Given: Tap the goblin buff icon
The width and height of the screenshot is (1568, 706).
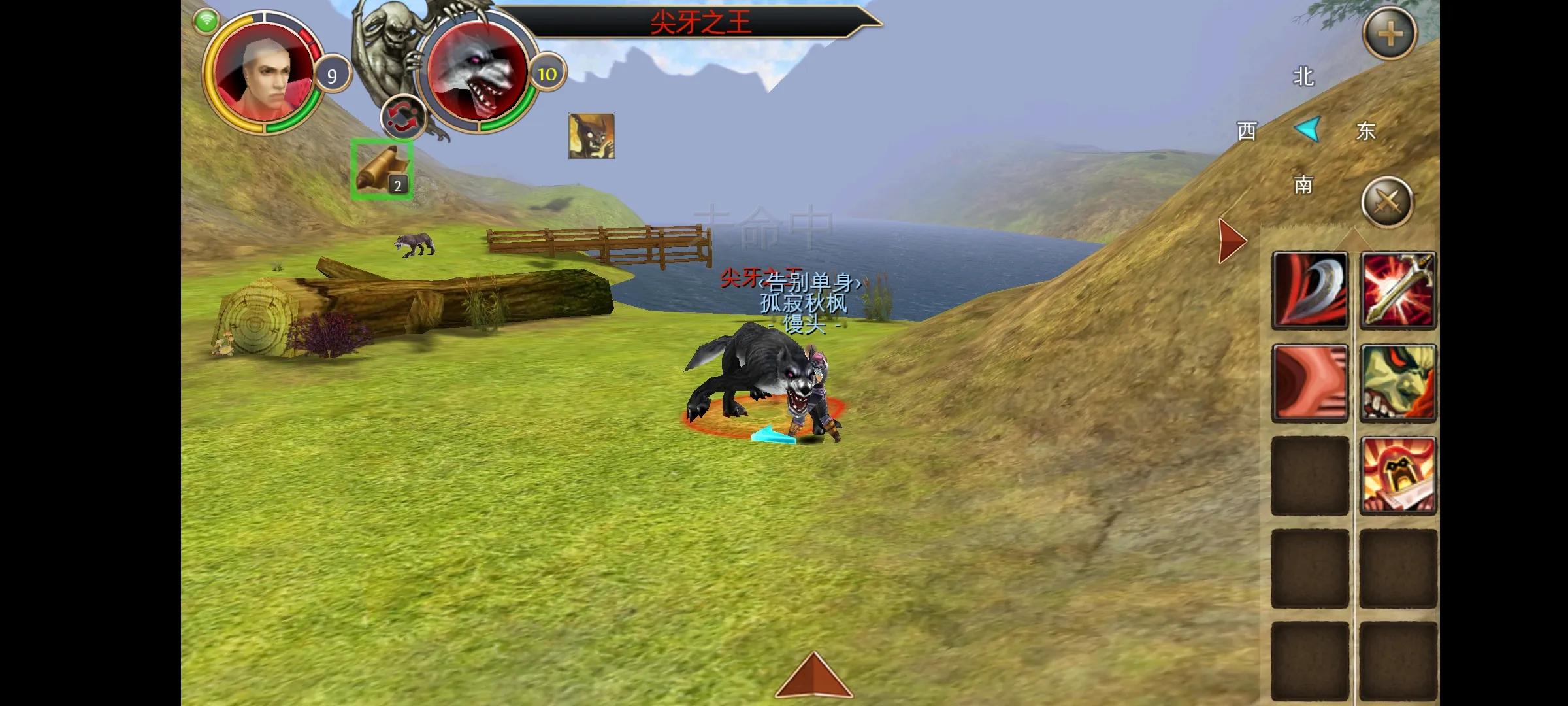Looking at the screenshot, I should coord(591,136).
